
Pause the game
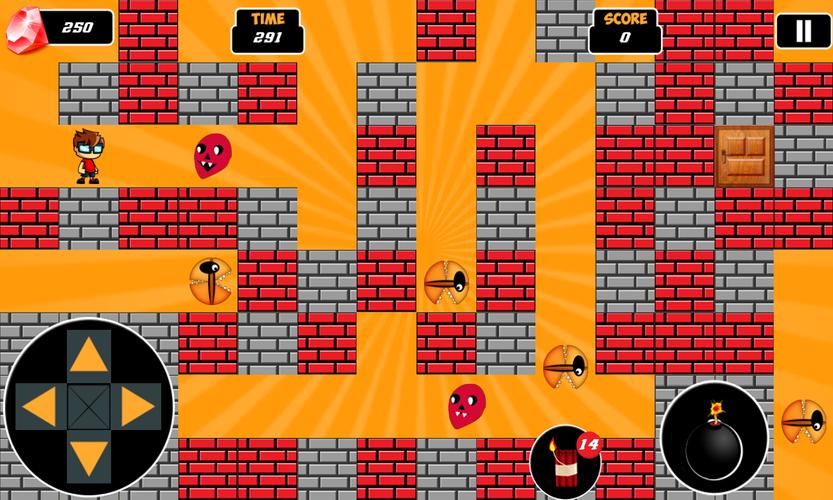tap(803, 31)
